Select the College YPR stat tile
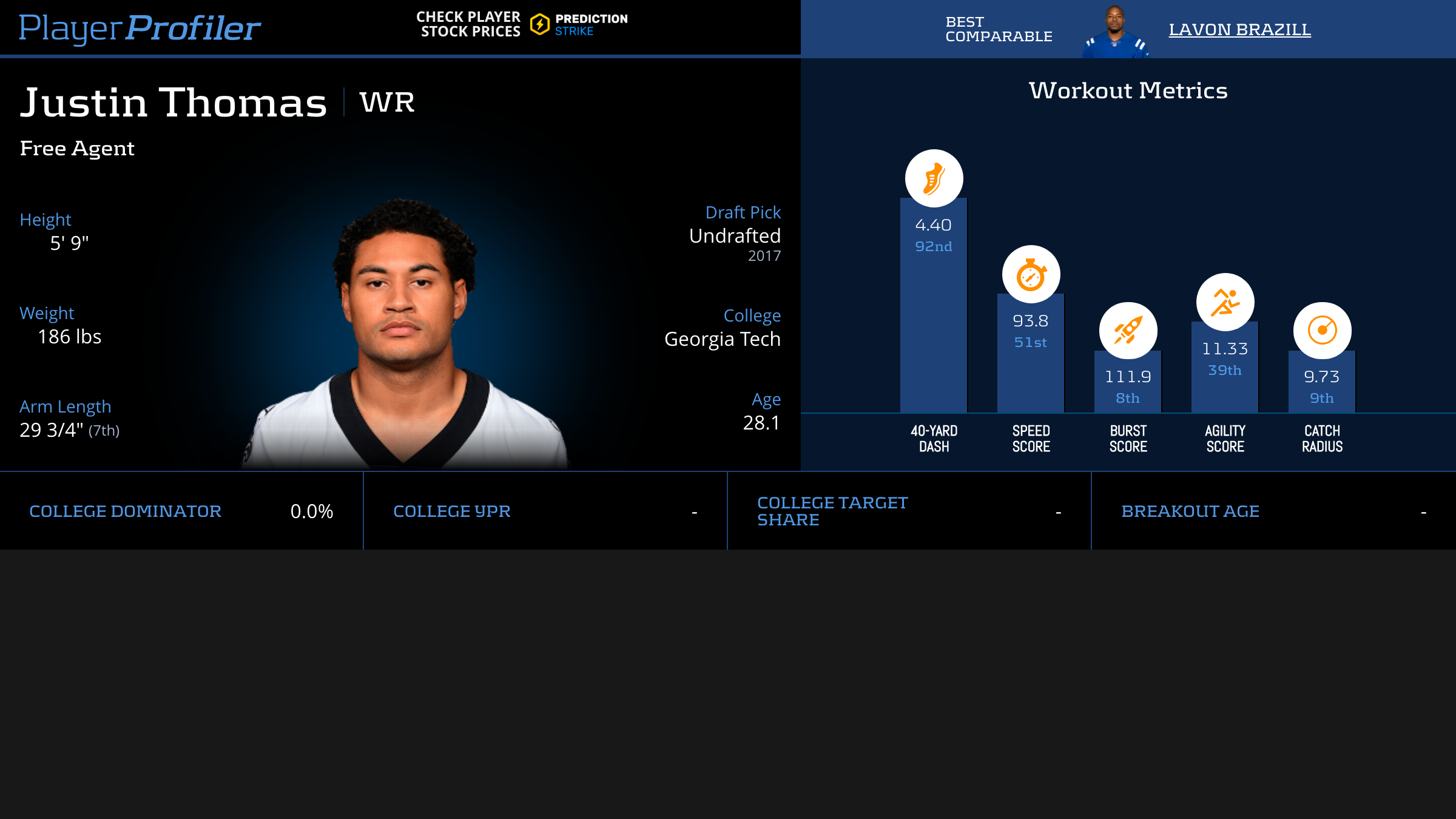Screen dimensions: 1456x819 [x=545, y=511]
